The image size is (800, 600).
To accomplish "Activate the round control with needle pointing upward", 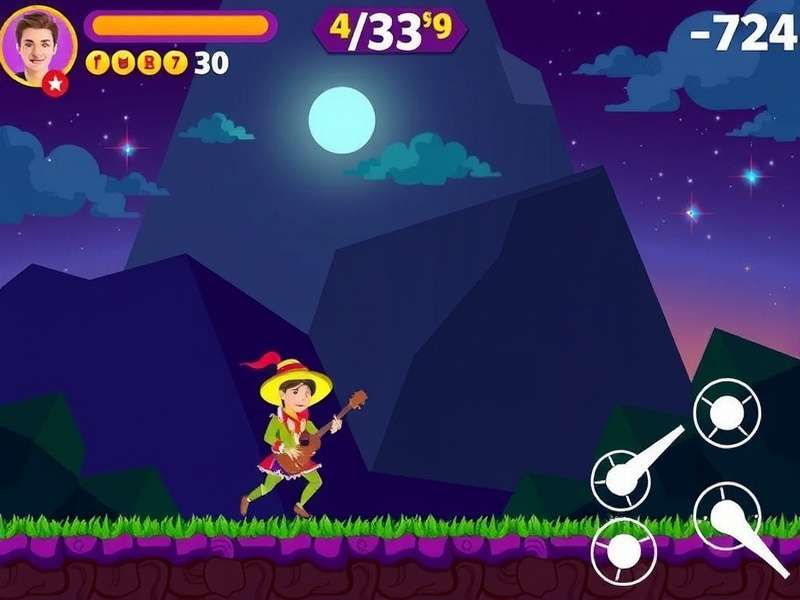I will point(621,479).
